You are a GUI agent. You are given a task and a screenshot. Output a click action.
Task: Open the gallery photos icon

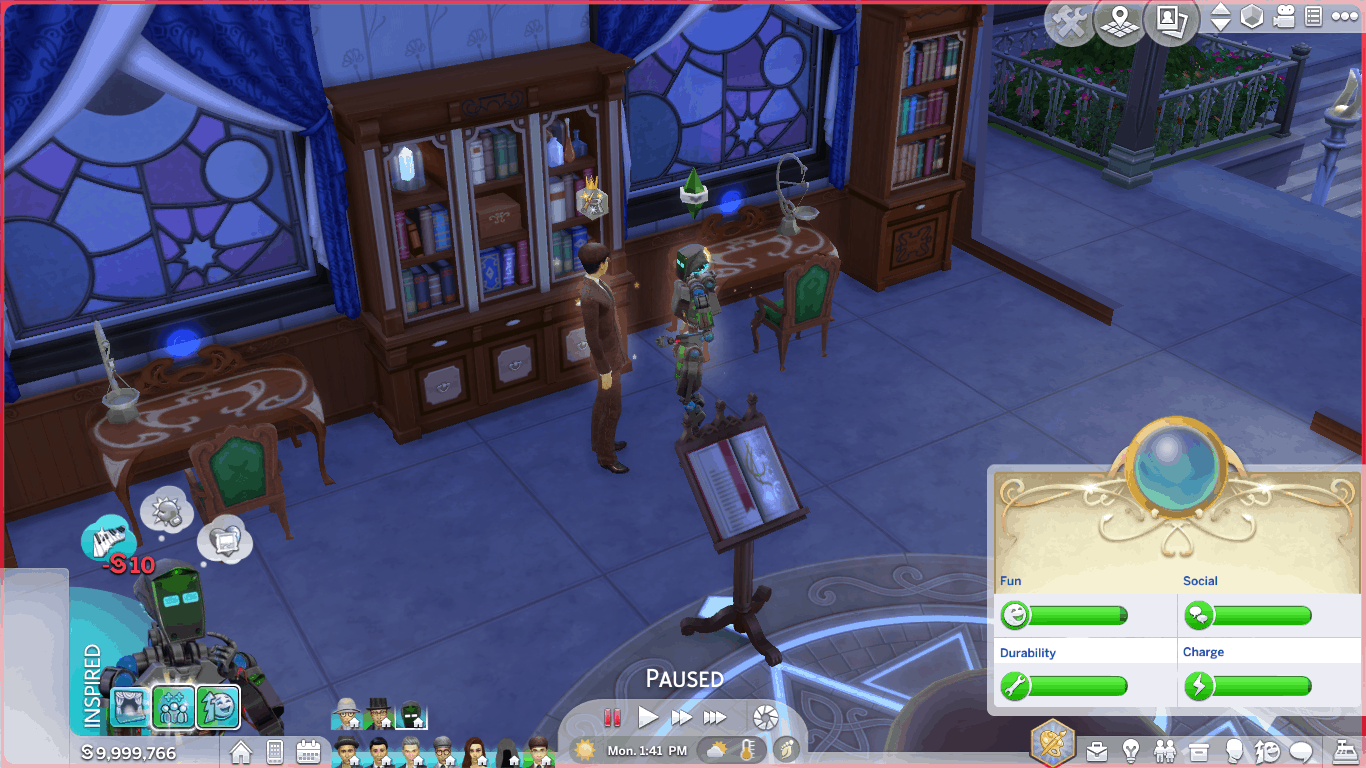coord(1171,20)
